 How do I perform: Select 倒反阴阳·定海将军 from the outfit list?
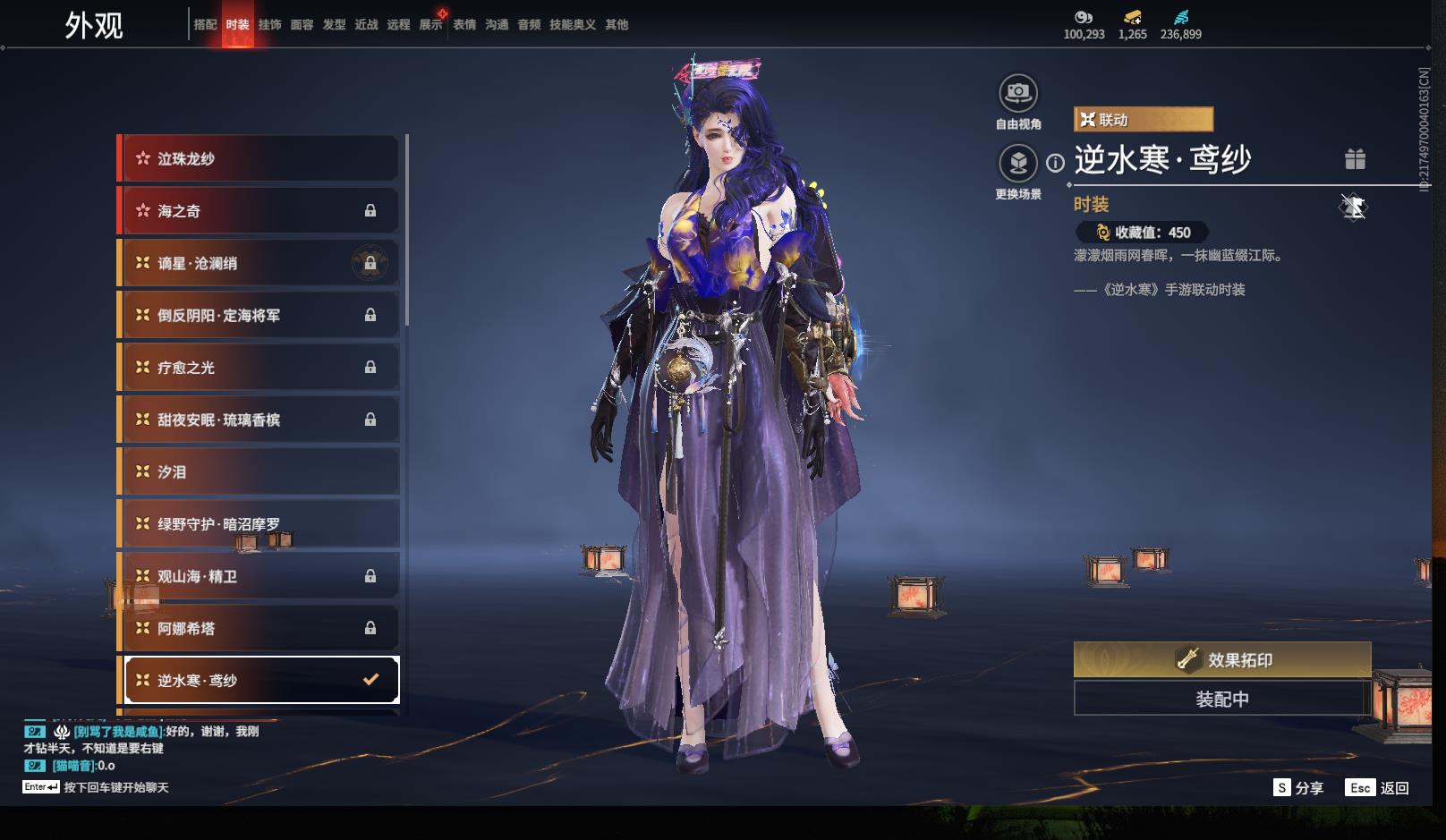coord(259,315)
